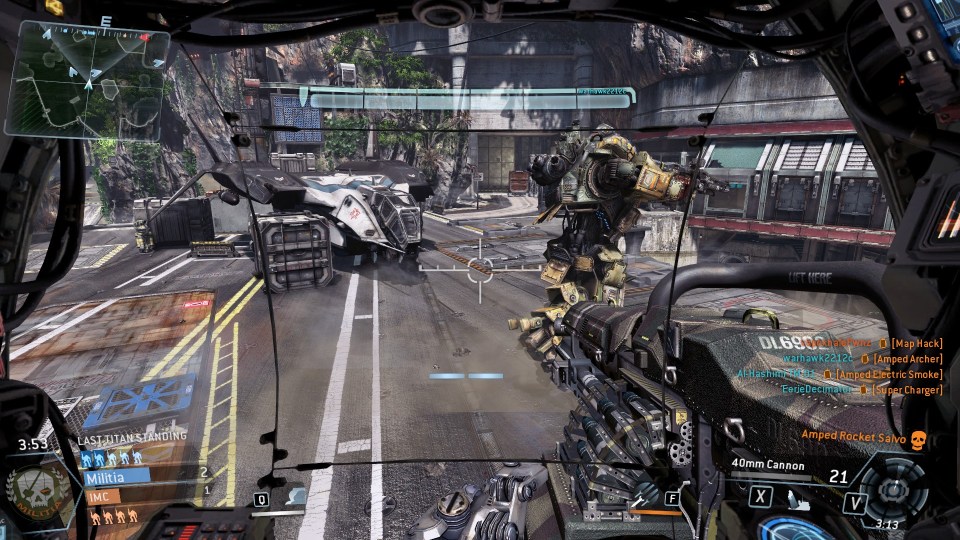Select the red enemy marker on the minimap
The height and width of the screenshot is (540, 960).
145,38
